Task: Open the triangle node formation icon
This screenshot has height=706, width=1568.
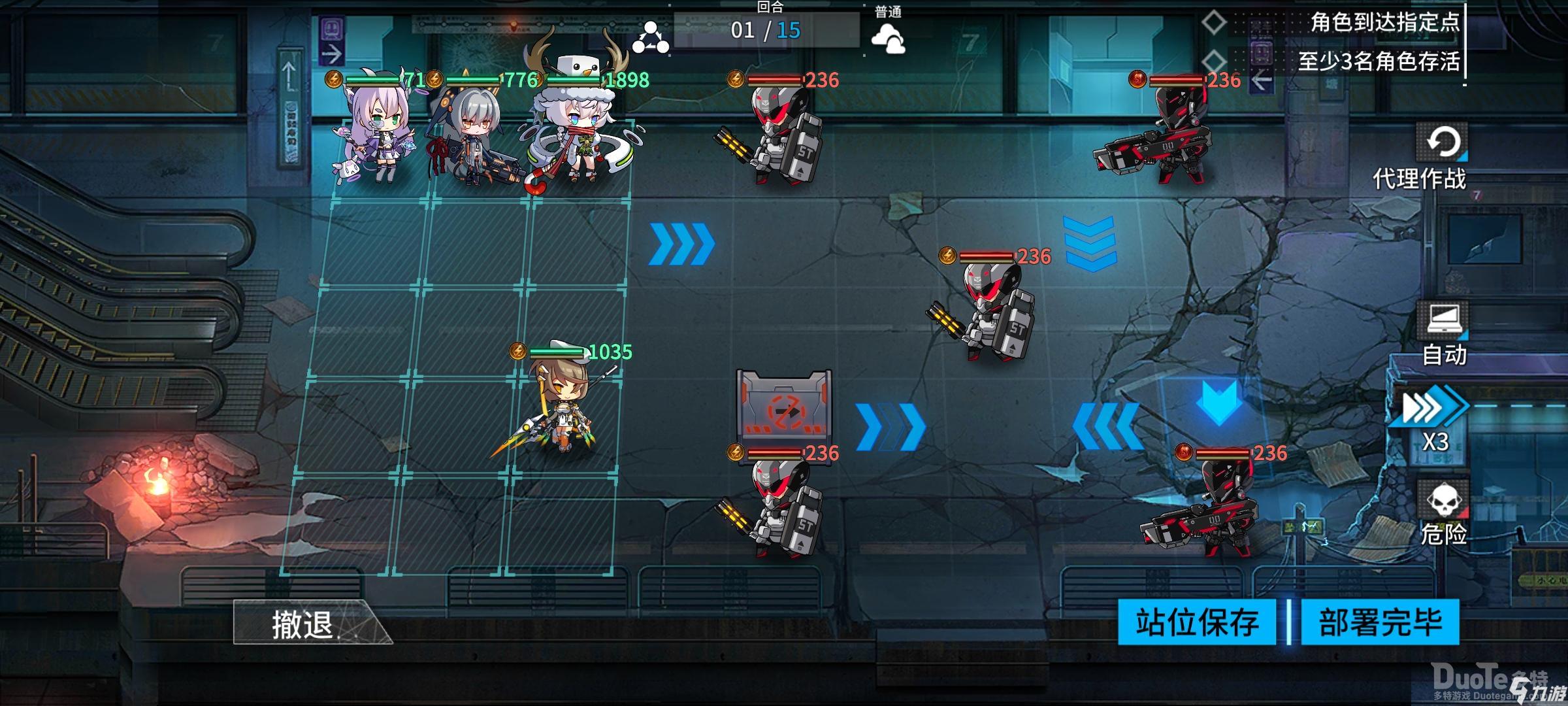Action: click(x=650, y=37)
